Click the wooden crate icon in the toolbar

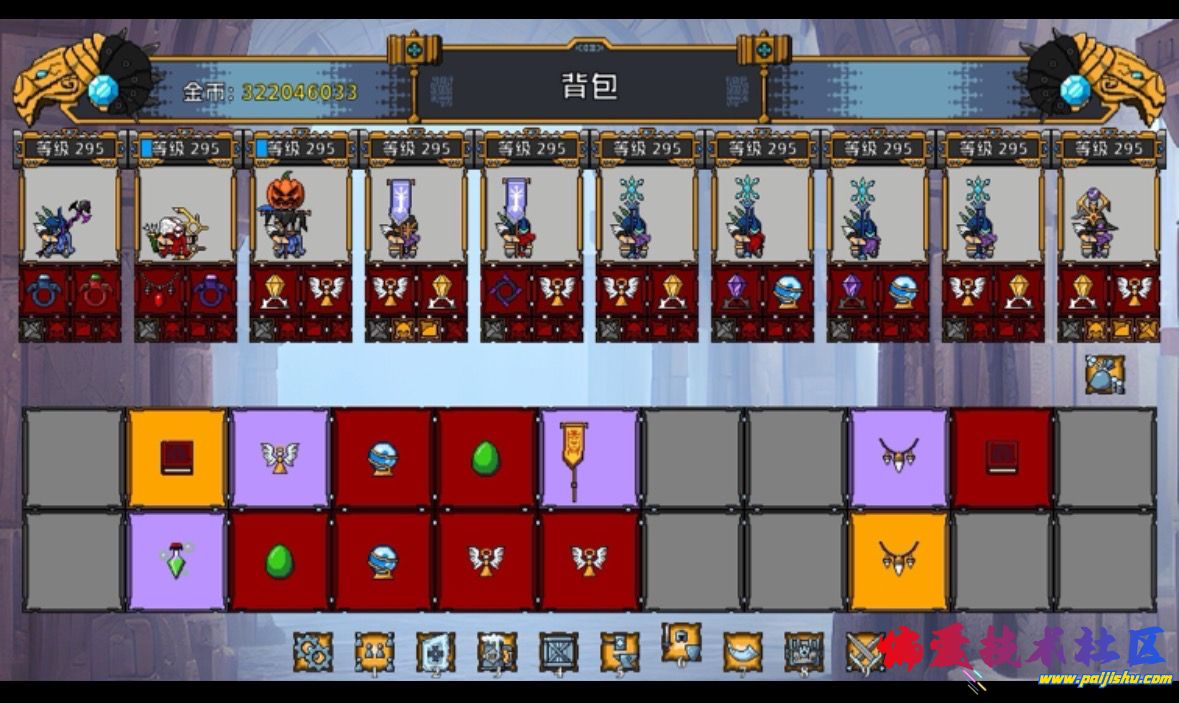point(559,652)
